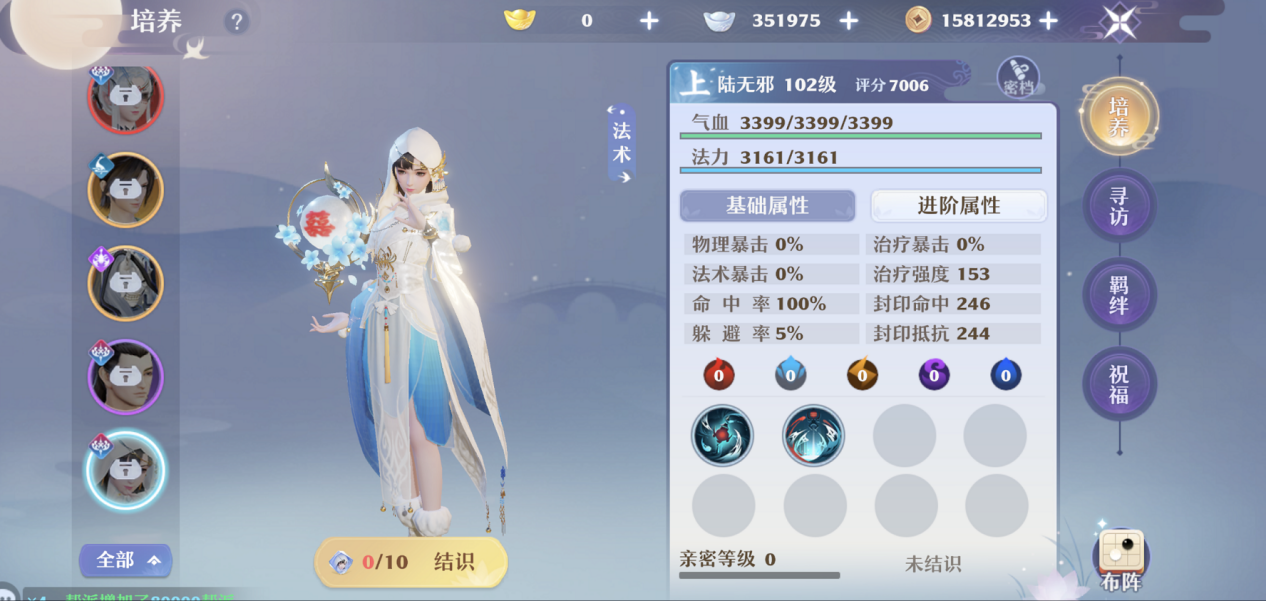This screenshot has height=601, width=1266.
Task: View the first swirling blue skill icon
Action: 722,436
